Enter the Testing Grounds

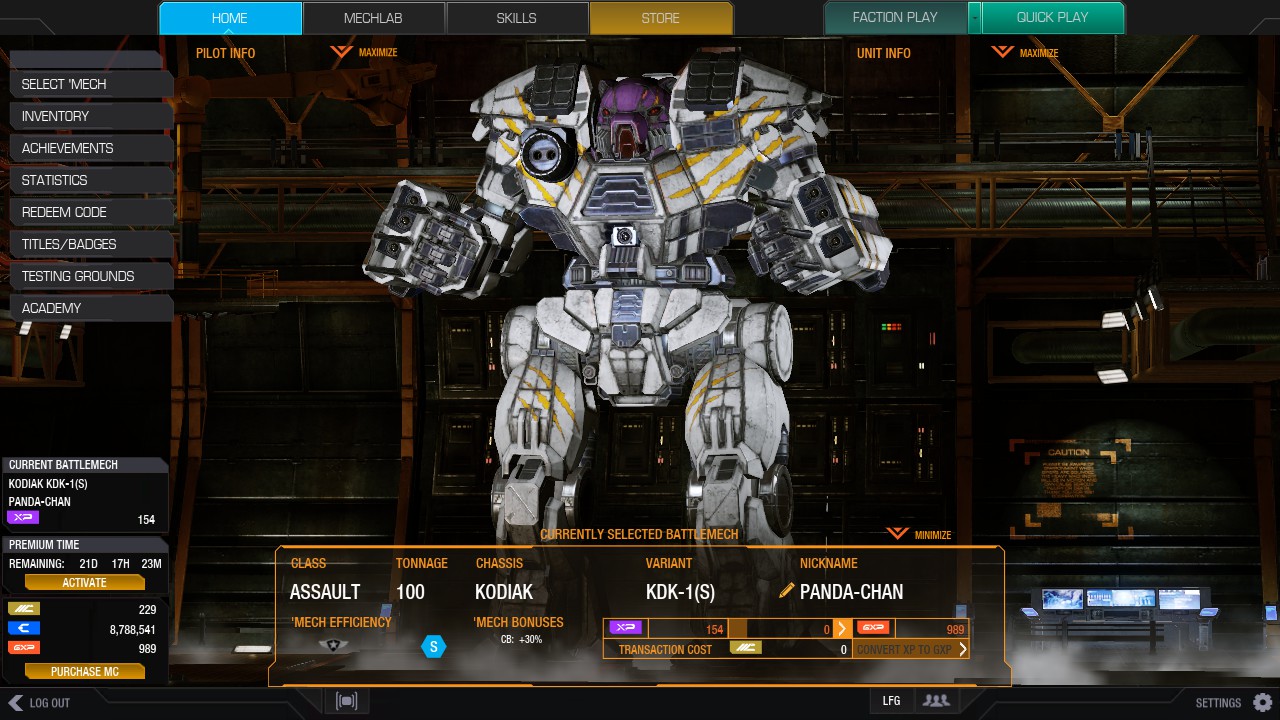(x=90, y=276)
